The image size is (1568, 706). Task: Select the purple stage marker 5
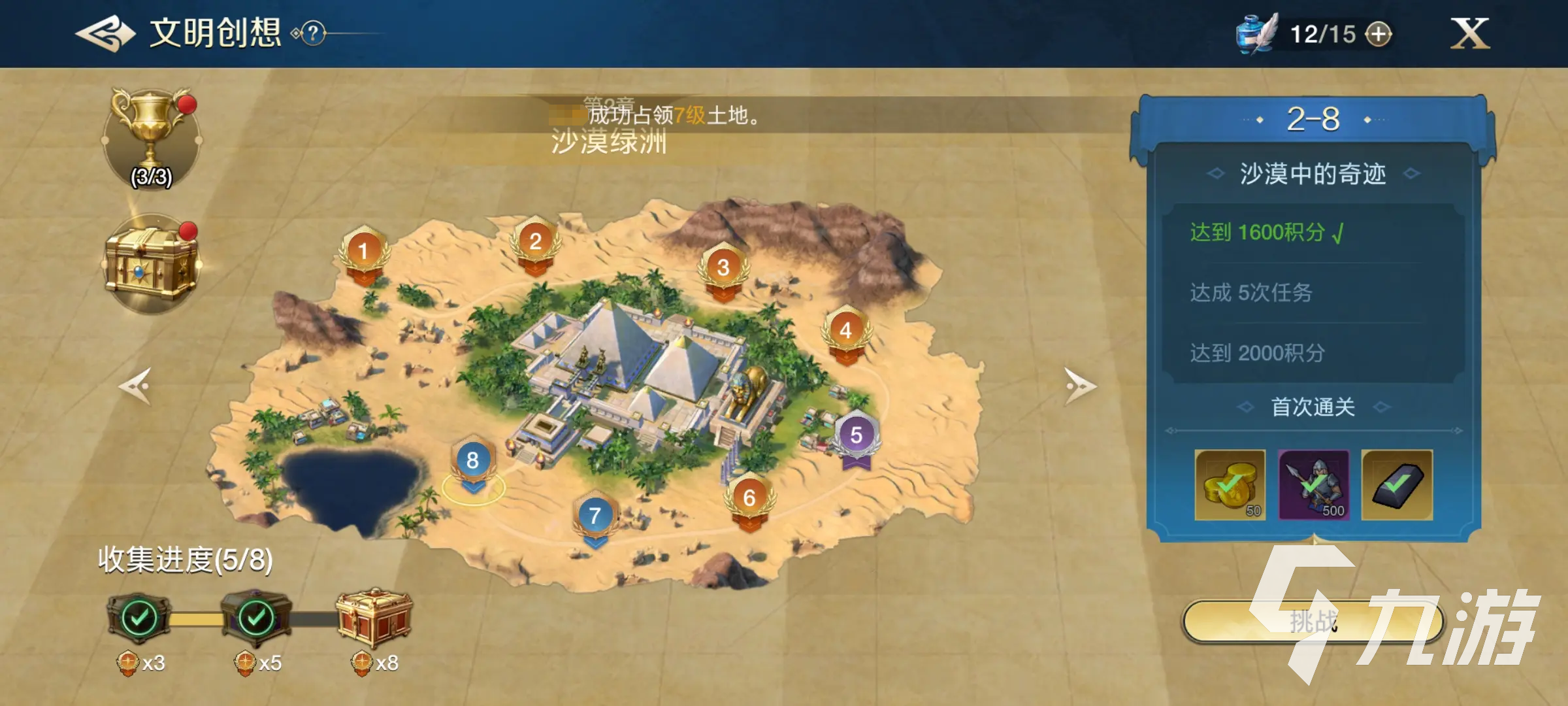(856, 437)
